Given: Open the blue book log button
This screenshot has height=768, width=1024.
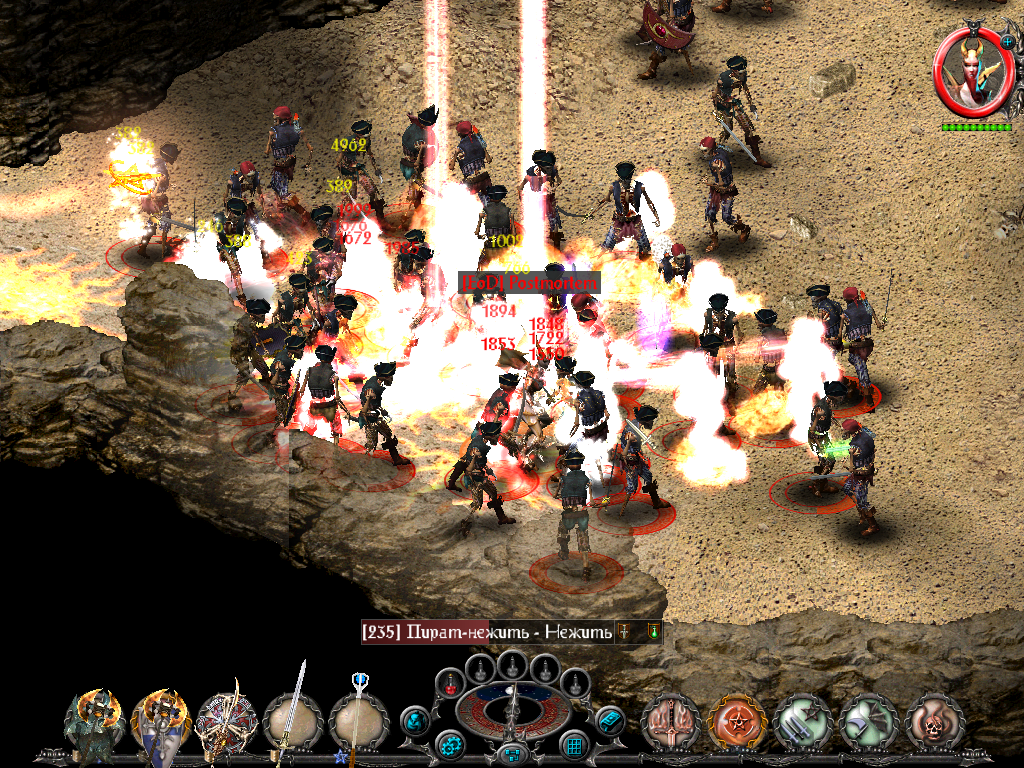Looking at the screenshot, I should [609, 719].
